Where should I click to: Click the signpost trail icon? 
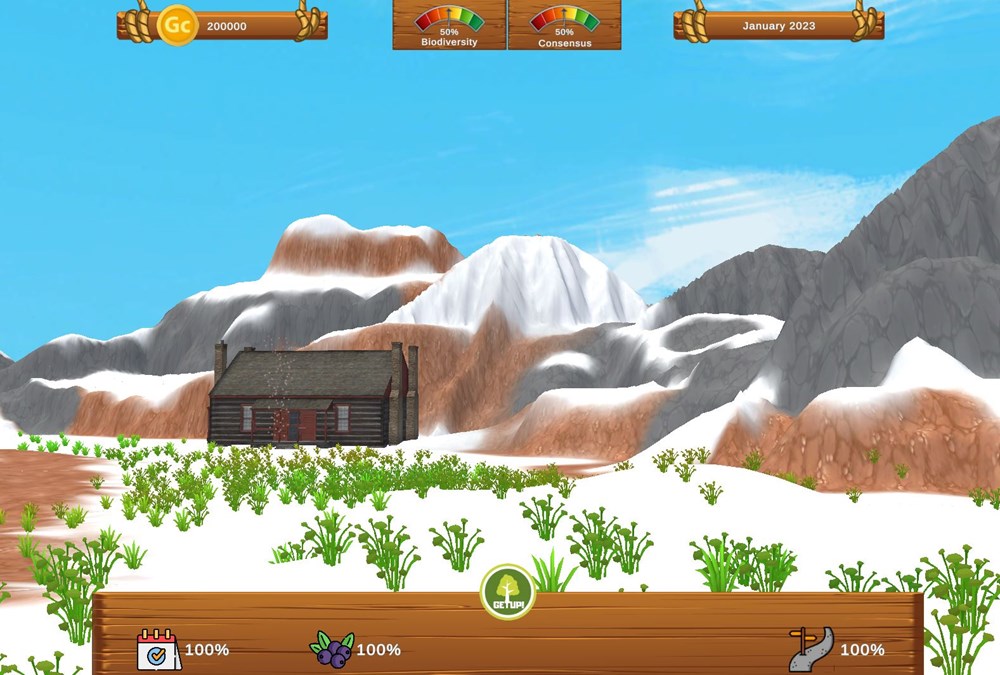coord(810,650)
